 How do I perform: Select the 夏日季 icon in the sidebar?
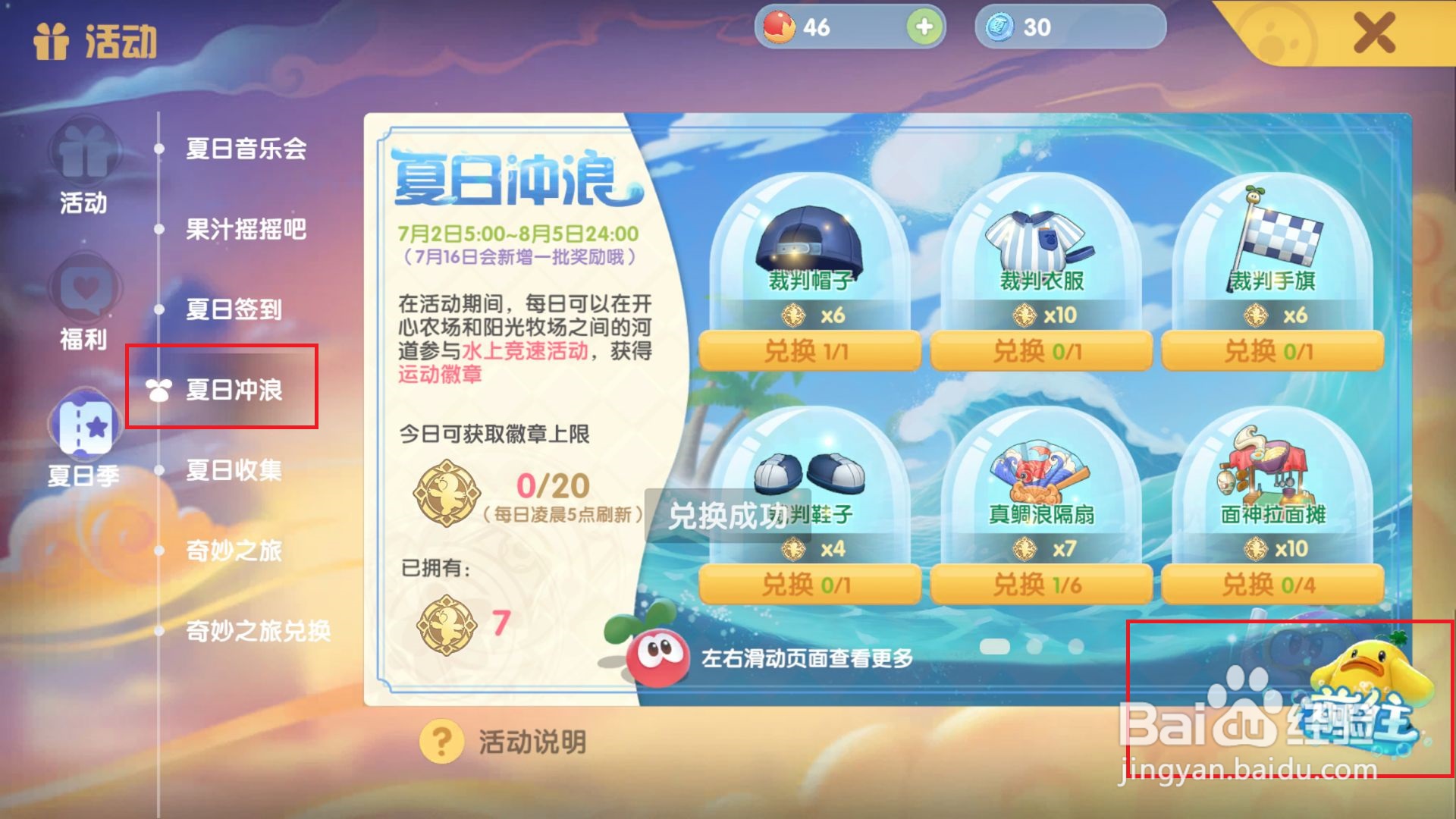click(83, 440)
